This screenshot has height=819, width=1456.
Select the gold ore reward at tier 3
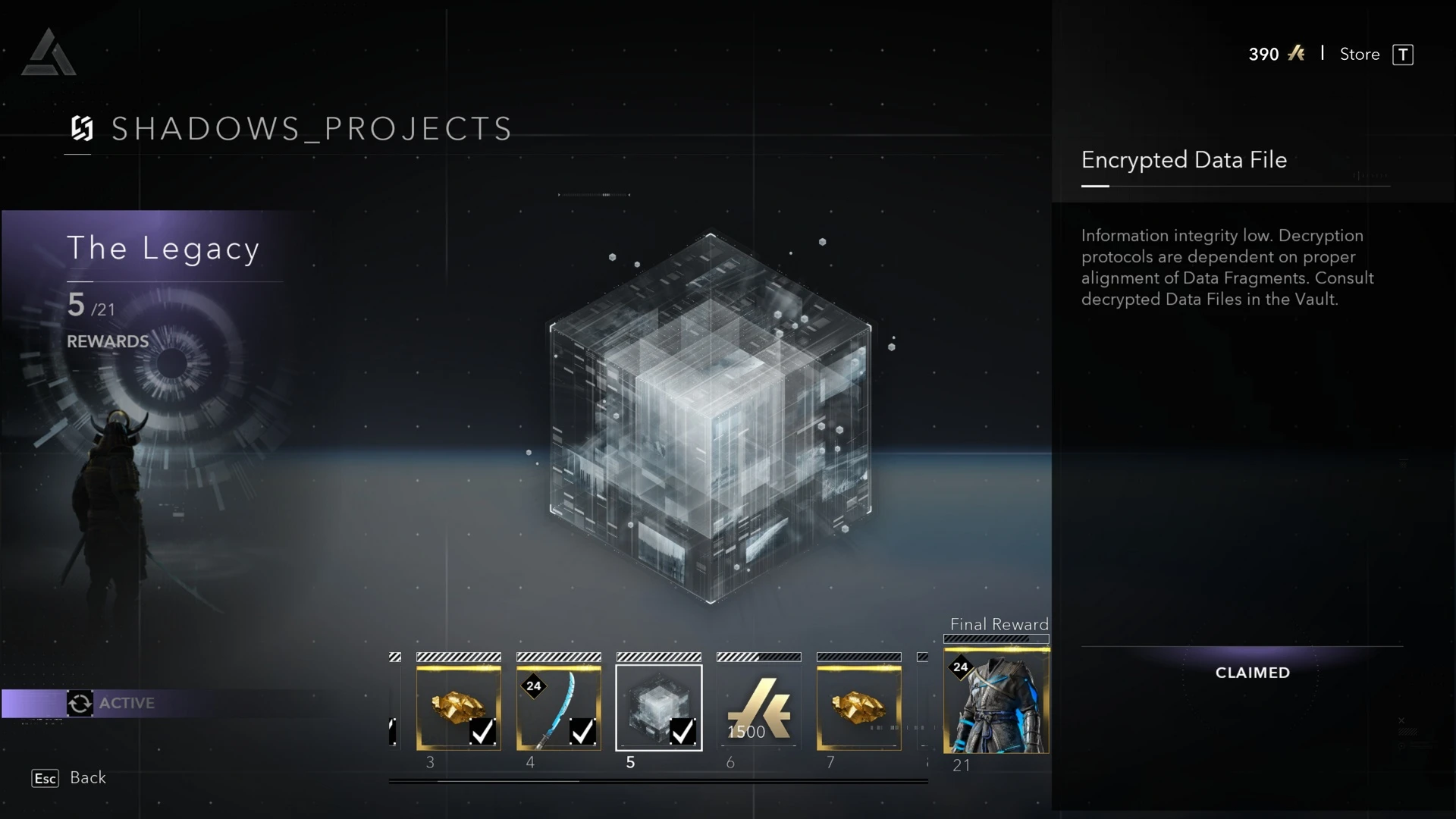(458, 708)
